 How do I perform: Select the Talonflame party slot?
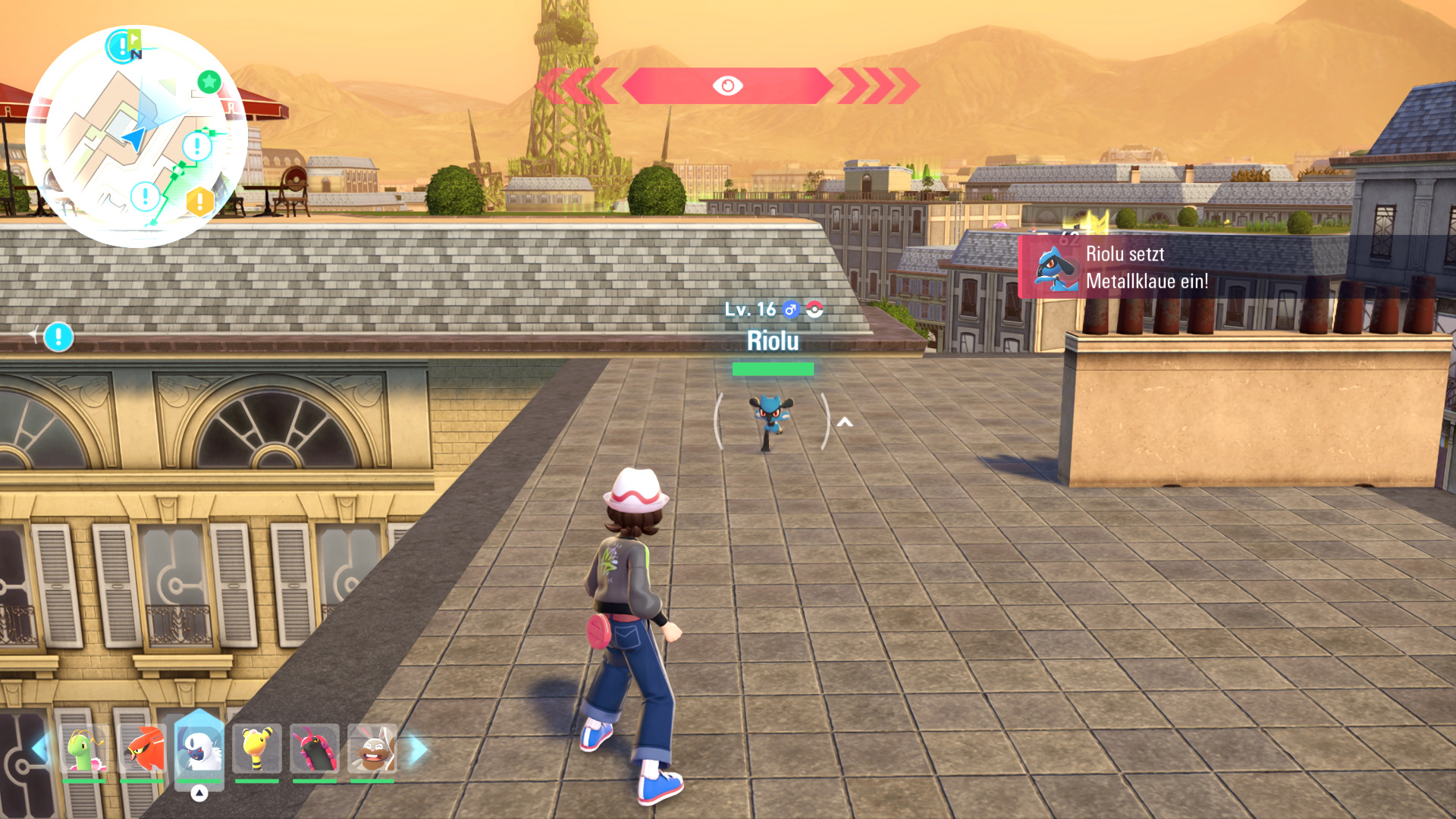coord(142,748)
